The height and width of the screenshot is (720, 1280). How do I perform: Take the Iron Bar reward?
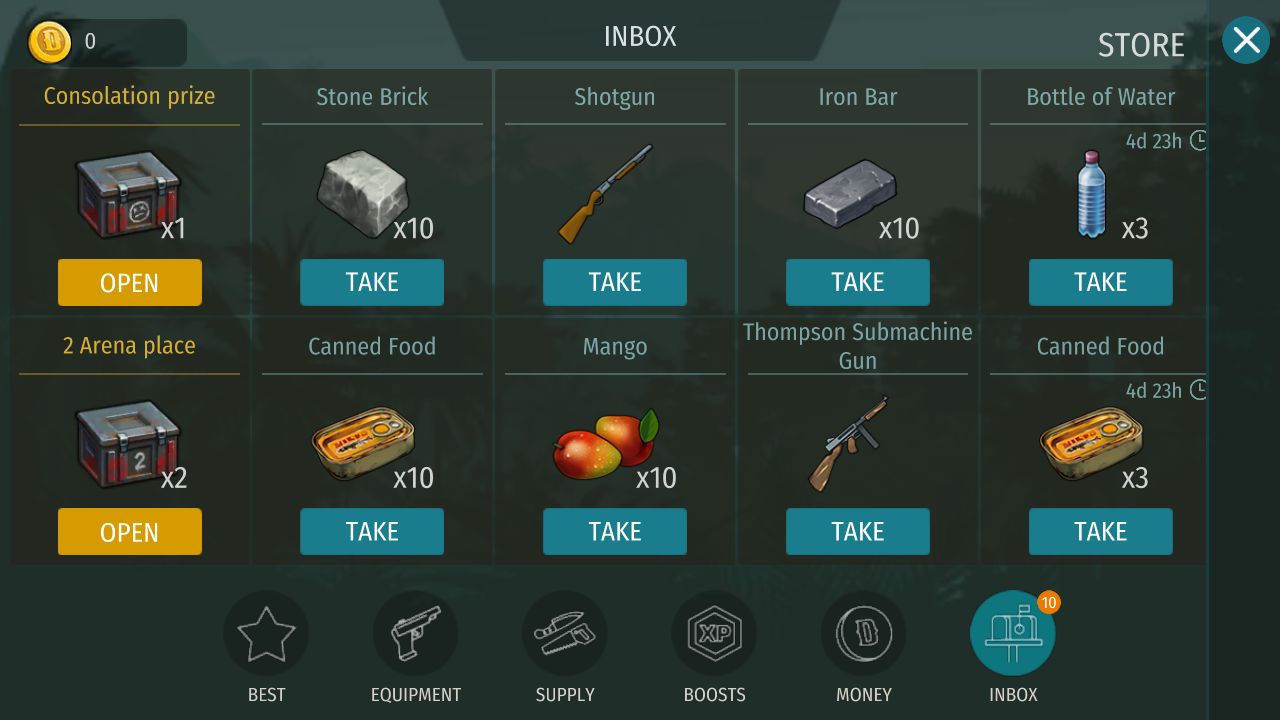(x=857, y=282)
